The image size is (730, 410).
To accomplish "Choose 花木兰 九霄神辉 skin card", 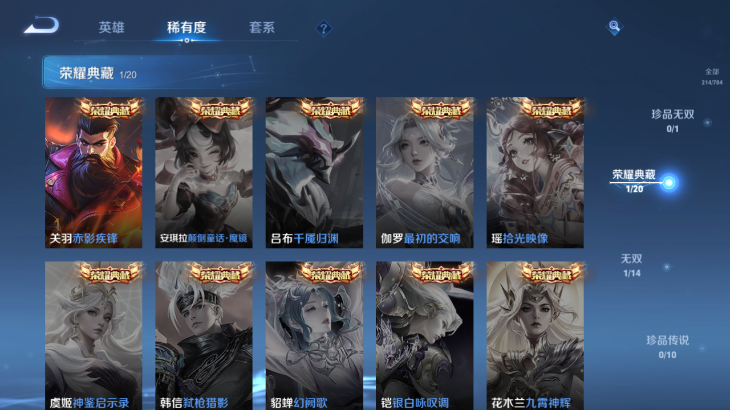I will (x=534, y=335).
